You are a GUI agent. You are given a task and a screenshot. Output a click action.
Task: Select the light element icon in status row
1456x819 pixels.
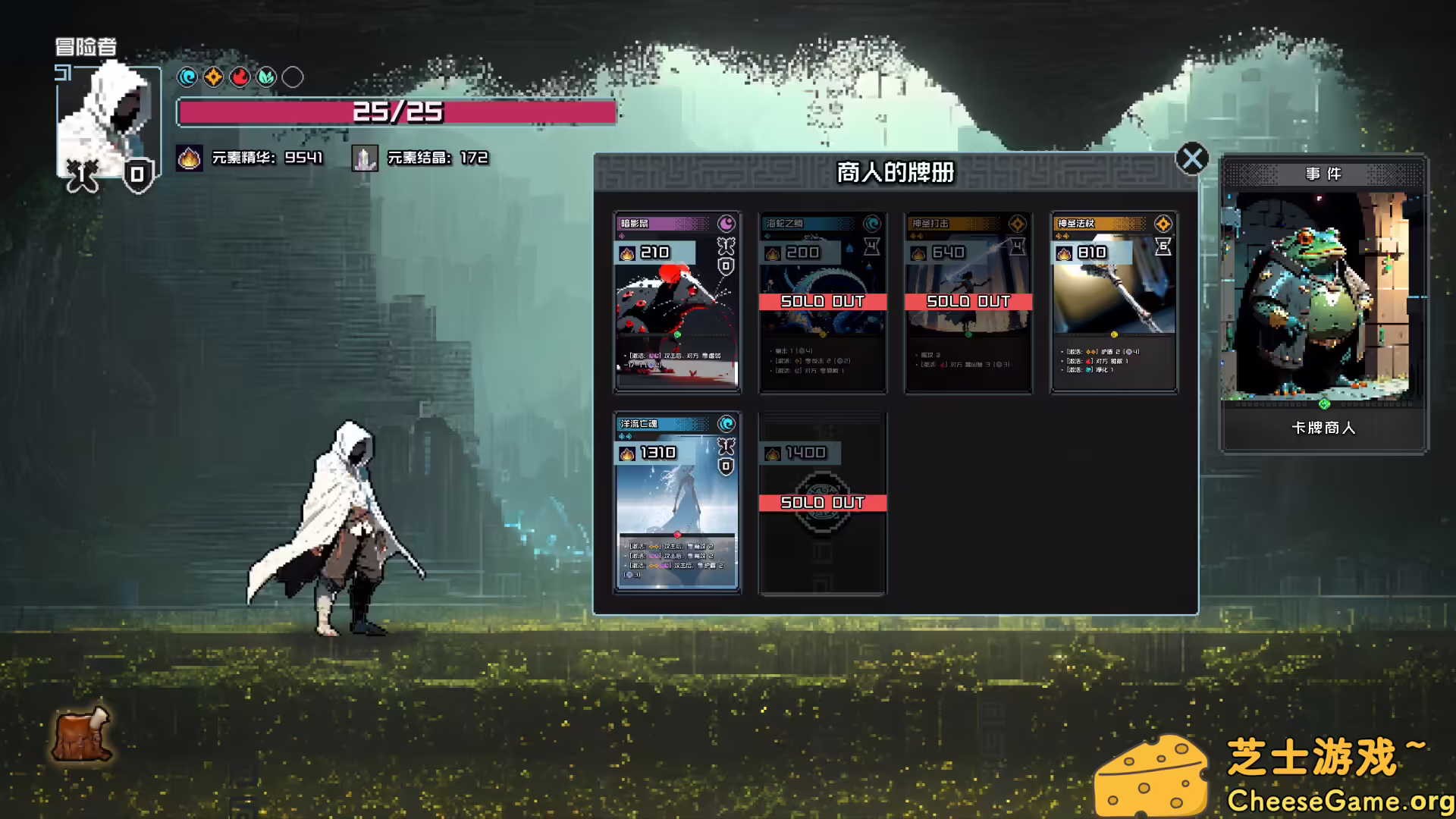pyautogui.click(x=213, y=77)
